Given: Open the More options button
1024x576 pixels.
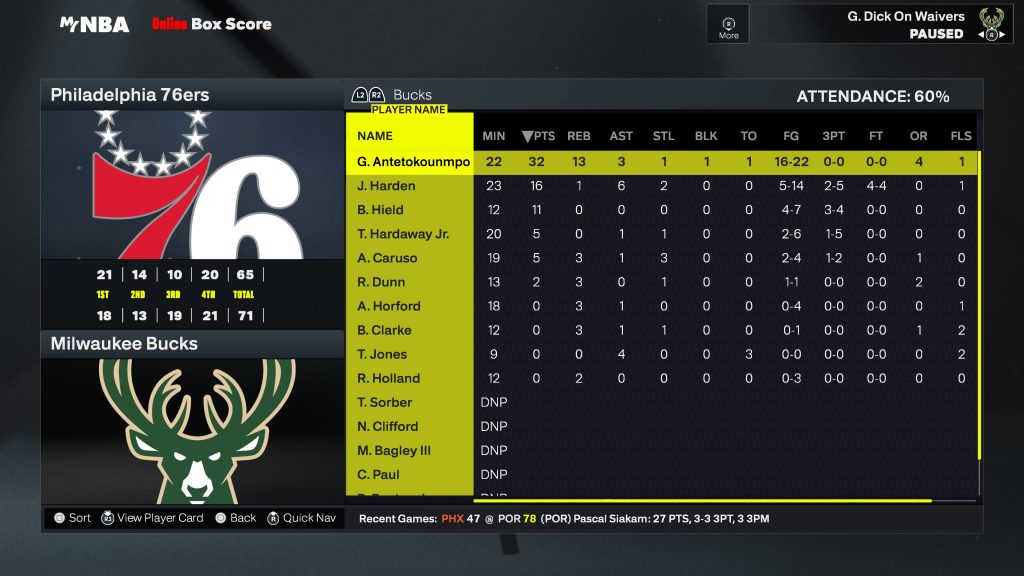Looking at the screenshot, I should point(728,25).
